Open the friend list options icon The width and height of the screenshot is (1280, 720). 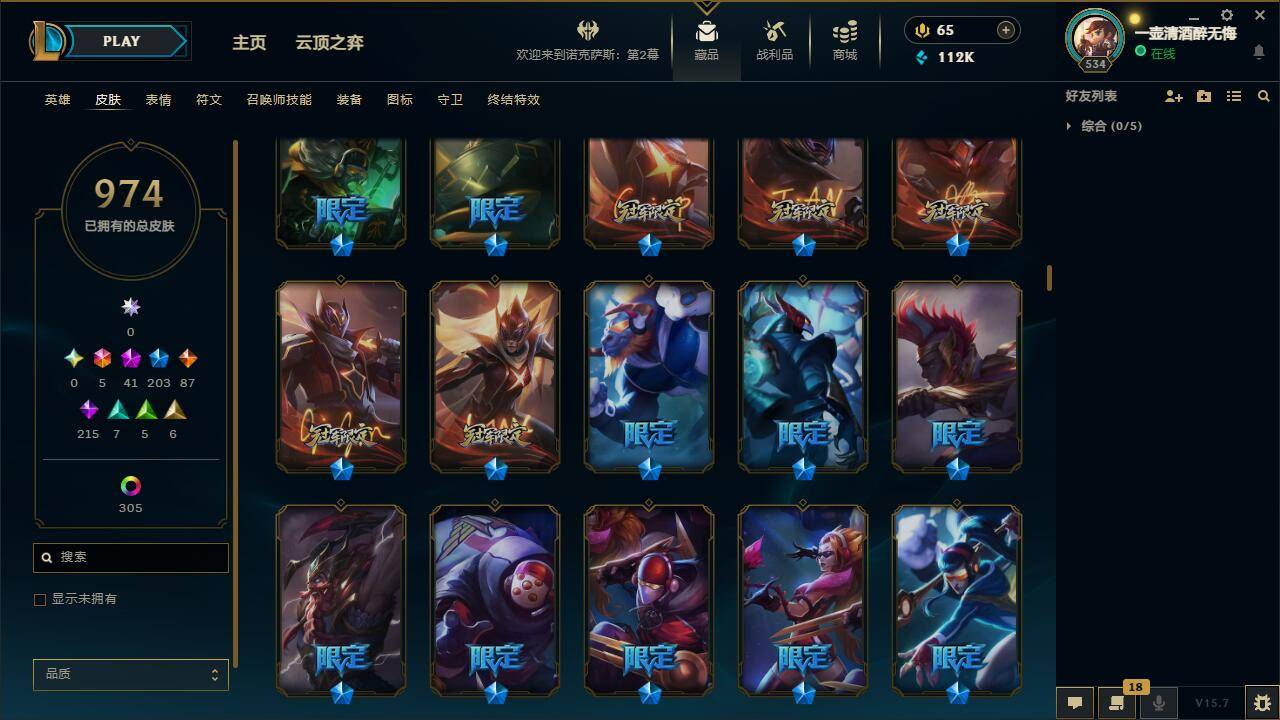pos(1234,96)
